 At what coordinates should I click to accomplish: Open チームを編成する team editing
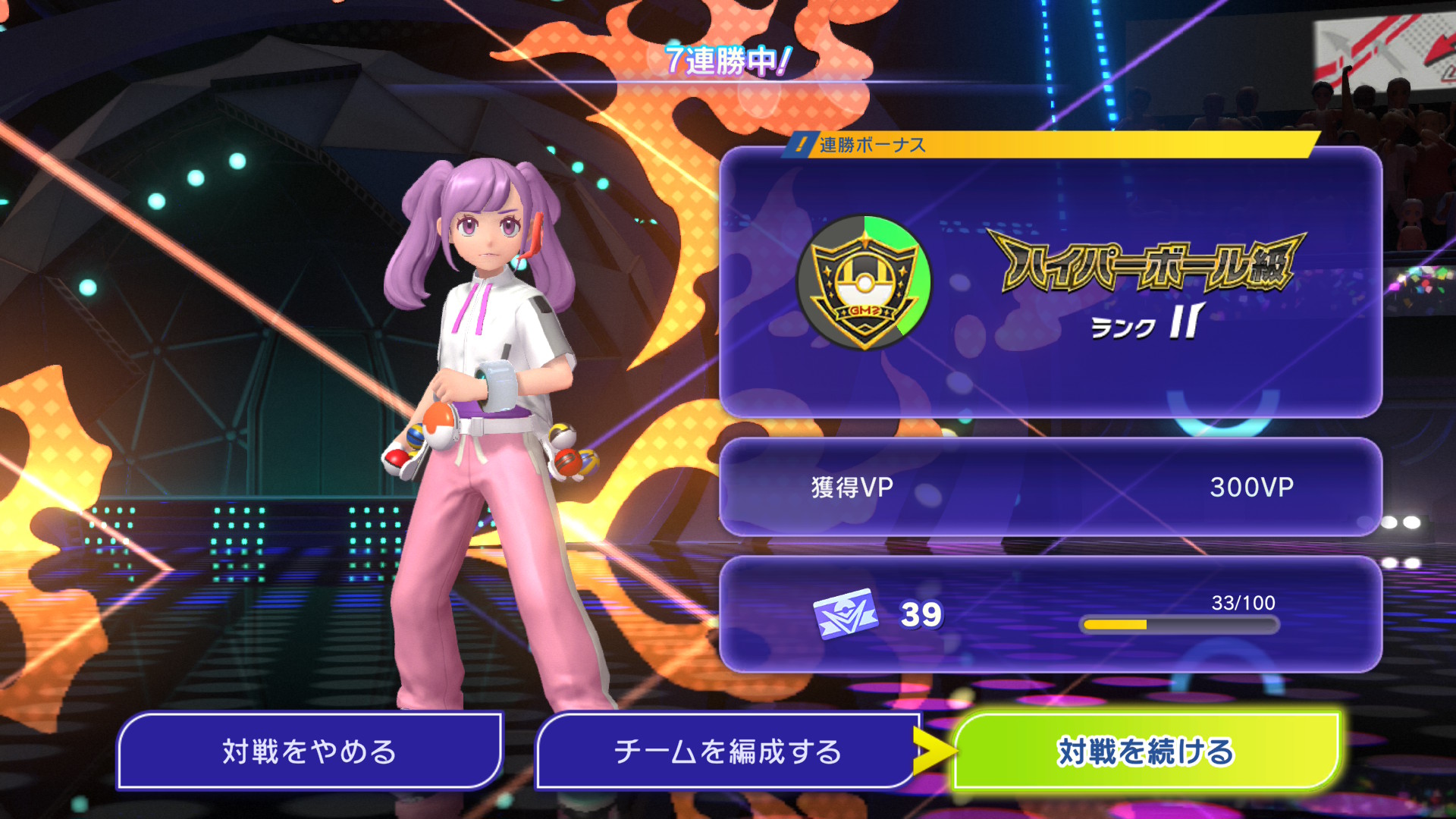pyautogui.click(x=726, y=752)
